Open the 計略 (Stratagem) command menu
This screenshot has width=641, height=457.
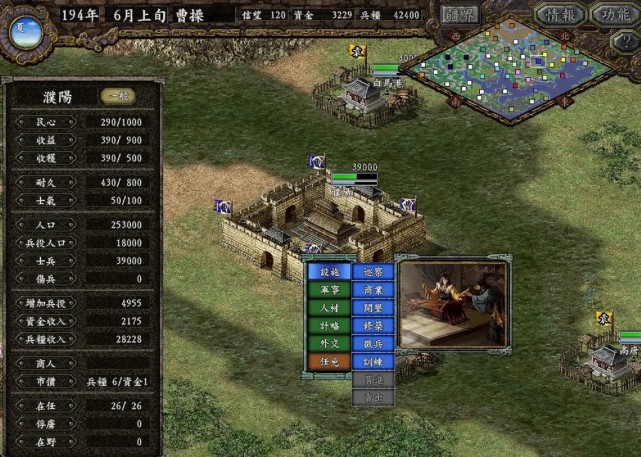tap(328, 326)
